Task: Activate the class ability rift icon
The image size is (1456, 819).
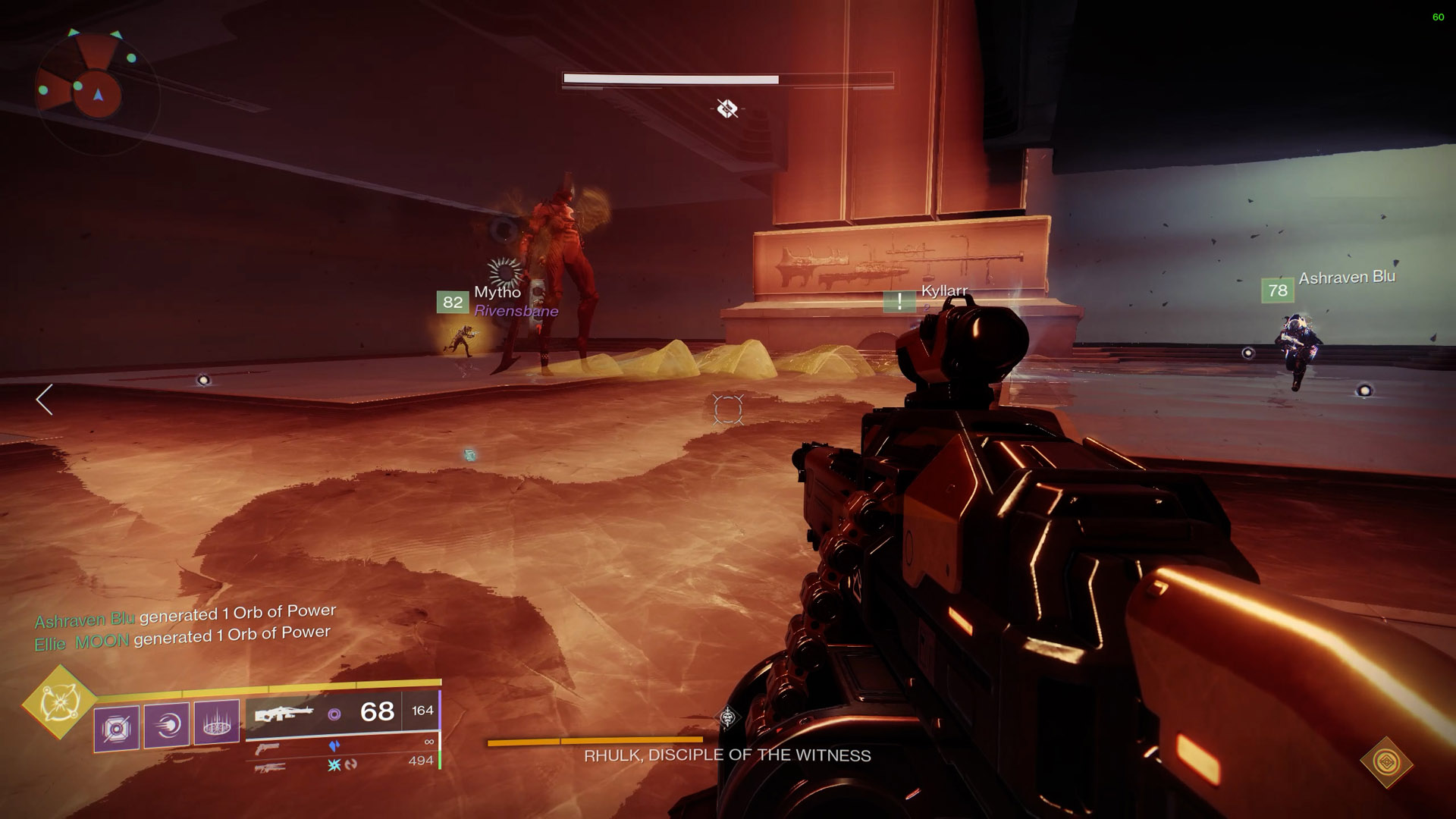Action: pyautogui.click(x=217, y=722)
